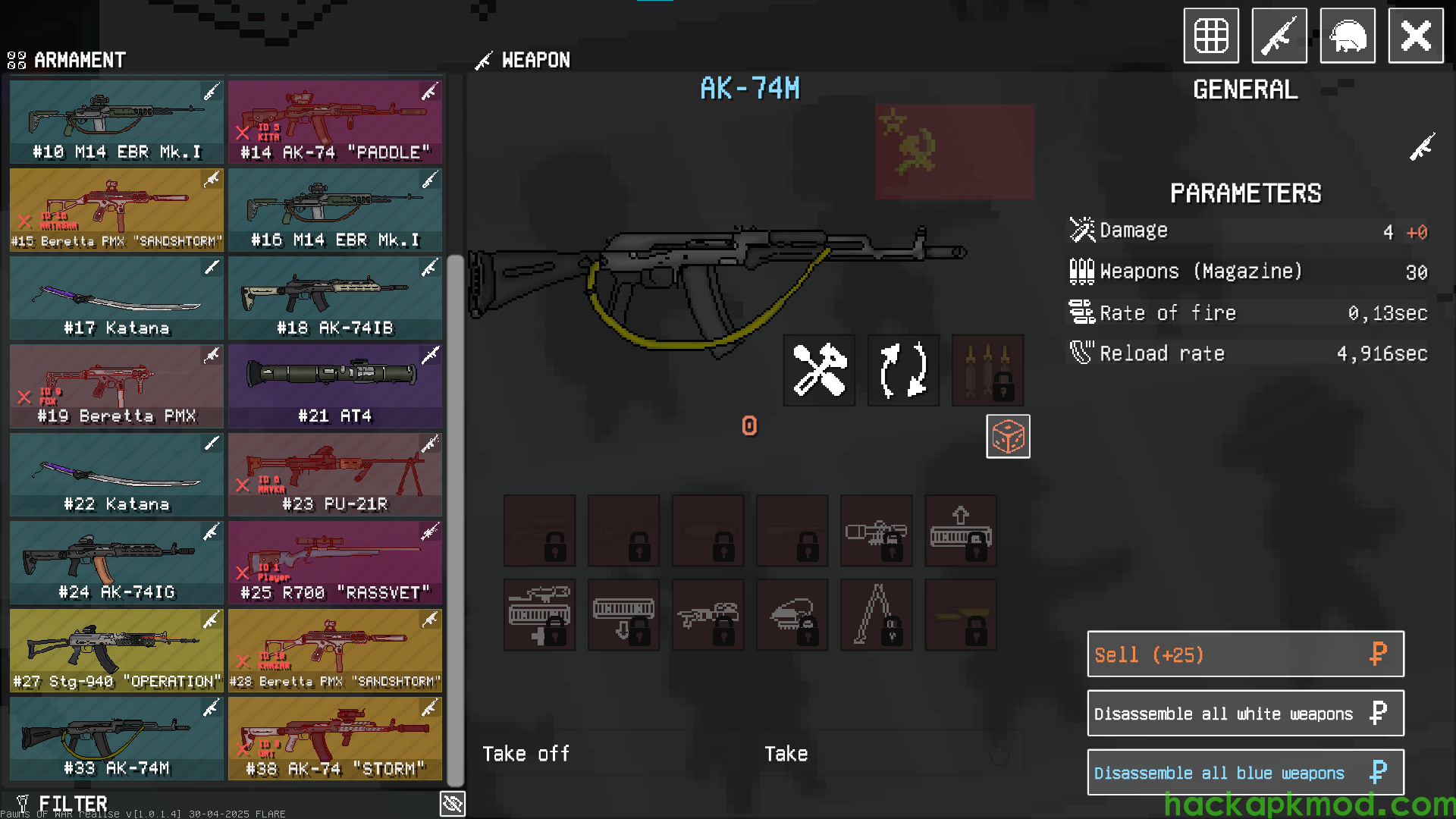This screenshot has width=1456, height=819.
Task: Pick the #27 Stg-940 "OPERATION" weapon
Action: tap(117, 650)
